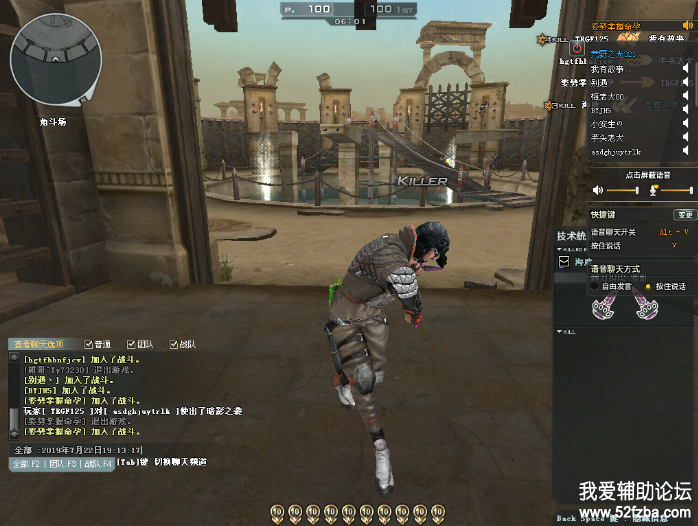698x526 pixels.
Task: Click the 变更 hotkey change button
Action: point(684,214)
